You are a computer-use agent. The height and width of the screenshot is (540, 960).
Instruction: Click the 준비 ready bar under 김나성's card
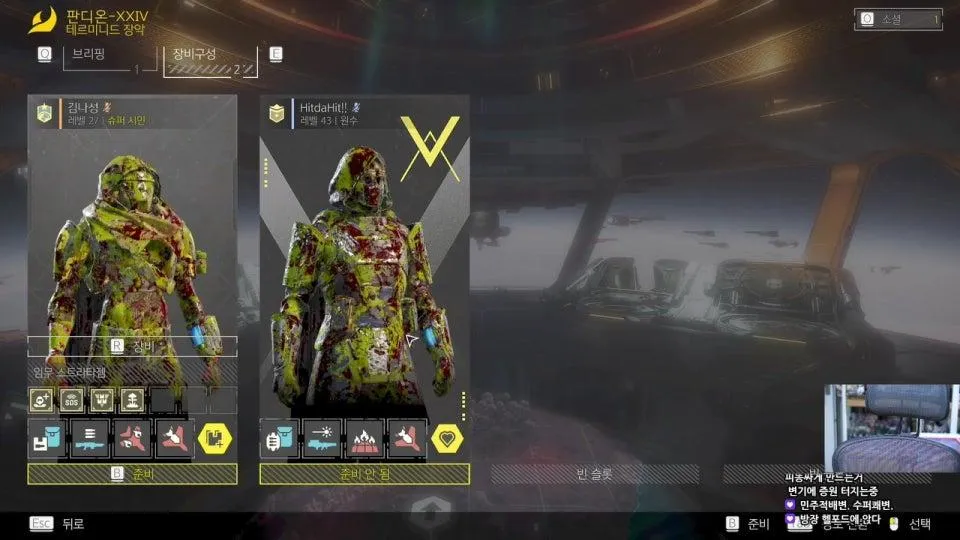132,474
